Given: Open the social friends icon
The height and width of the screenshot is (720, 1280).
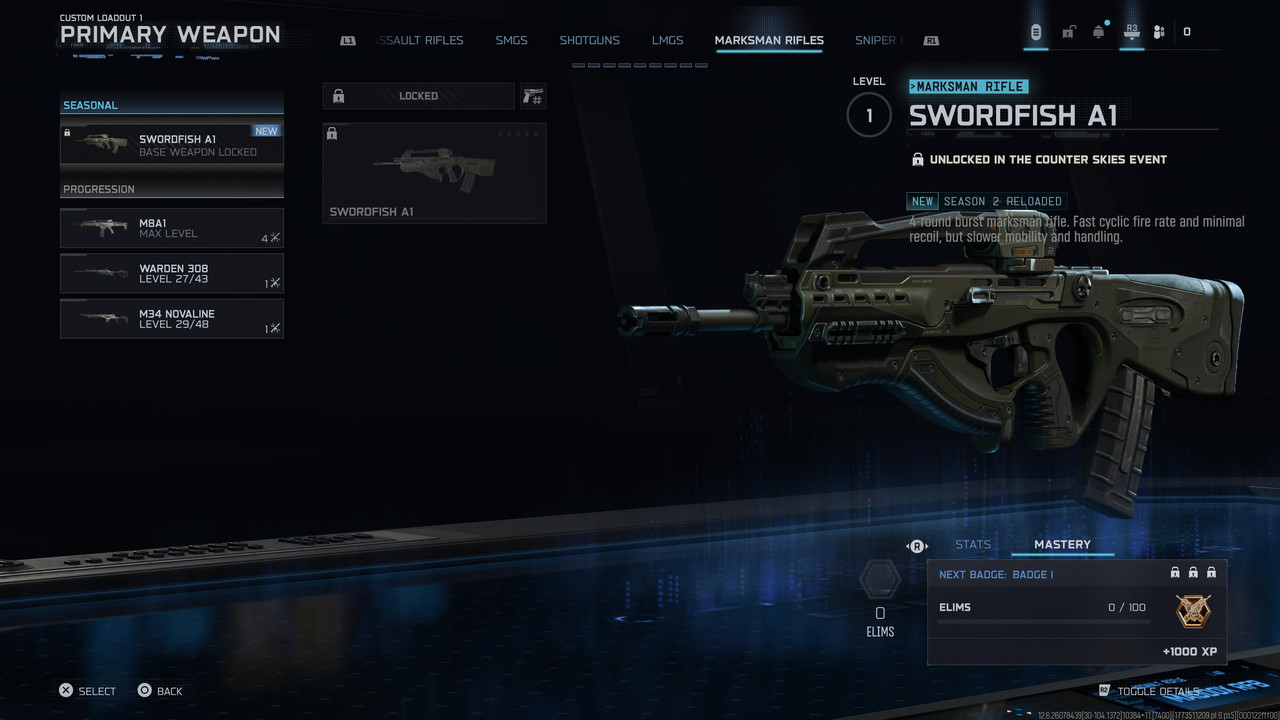Looking at the screenshot, I should click(1159, 32).
